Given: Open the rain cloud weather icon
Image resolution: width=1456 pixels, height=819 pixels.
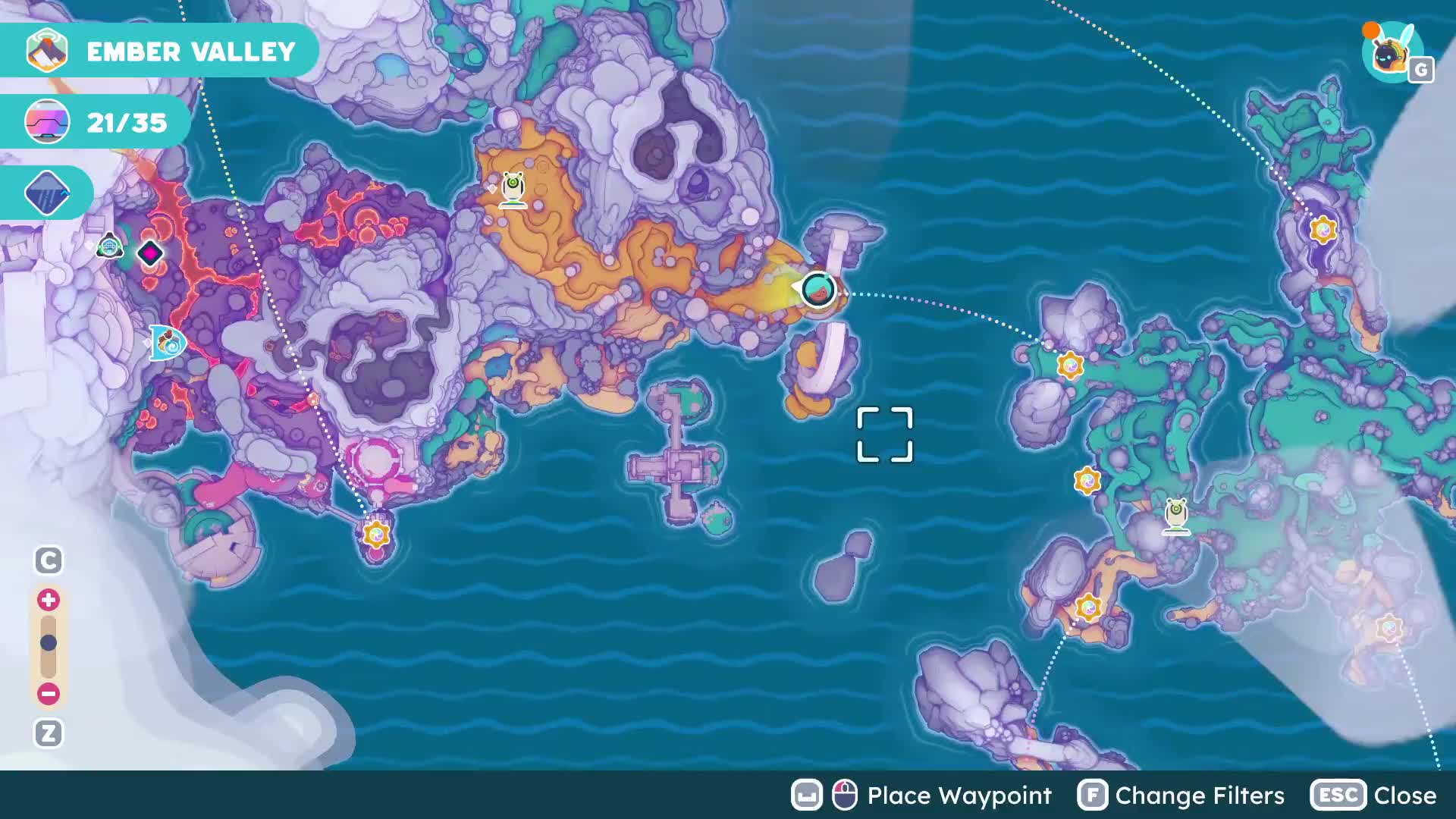Looking at the screenshot, I should [x=47, y=193].
